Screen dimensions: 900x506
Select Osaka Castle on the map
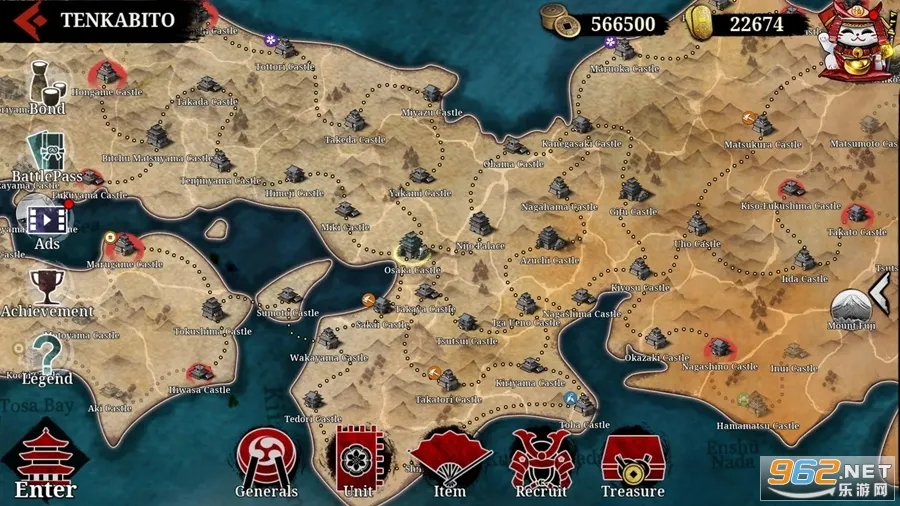pos(411,250)
